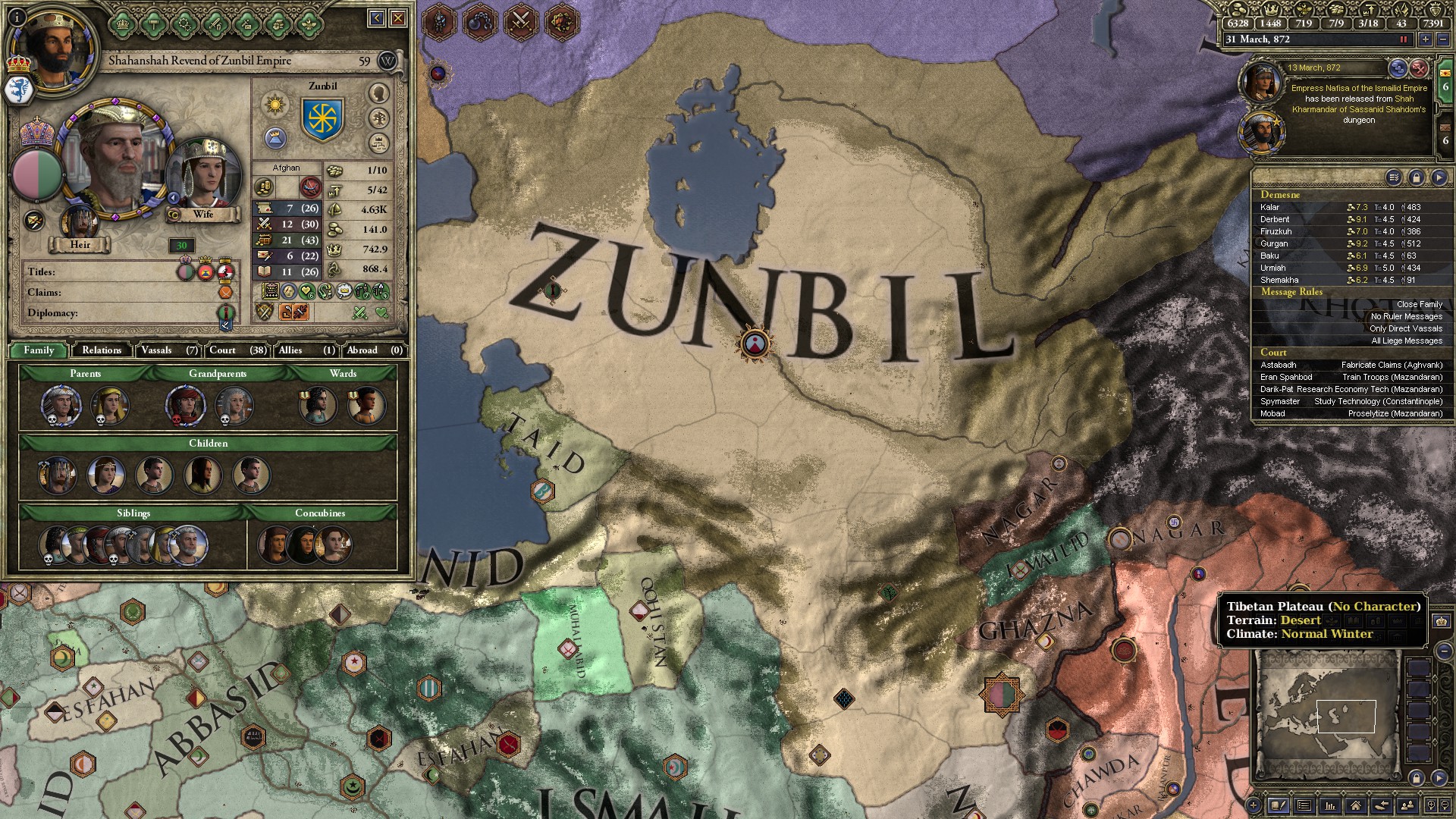The image size is (1456, 819).
Task: Collapse the Court section header
Action: tap(1275, 352)
